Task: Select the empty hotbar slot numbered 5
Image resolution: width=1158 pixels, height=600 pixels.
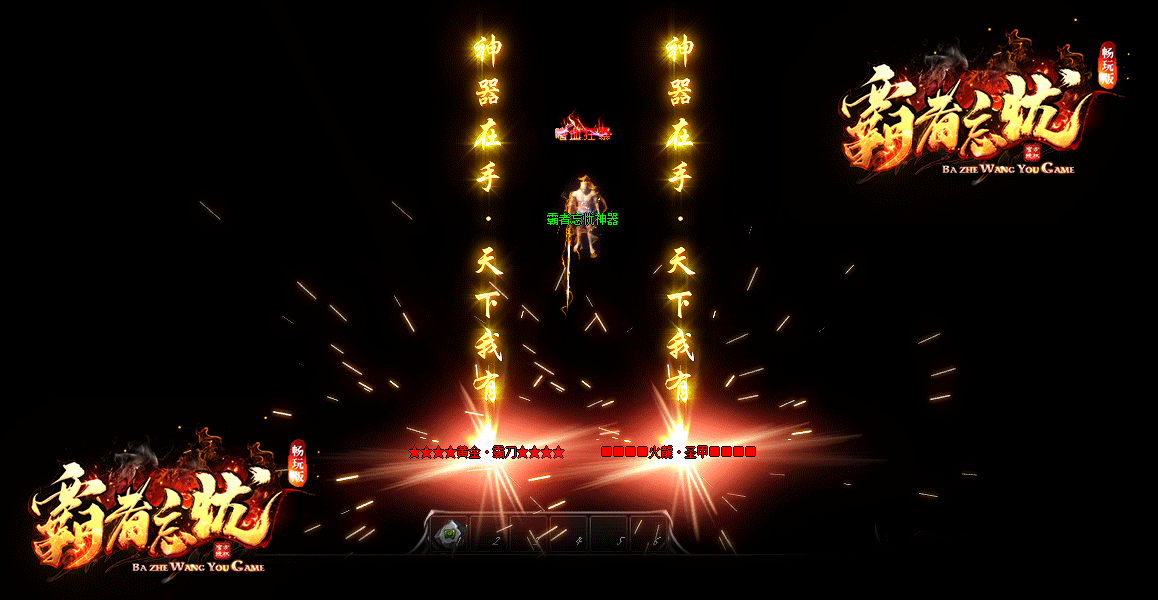Action: 609,534
